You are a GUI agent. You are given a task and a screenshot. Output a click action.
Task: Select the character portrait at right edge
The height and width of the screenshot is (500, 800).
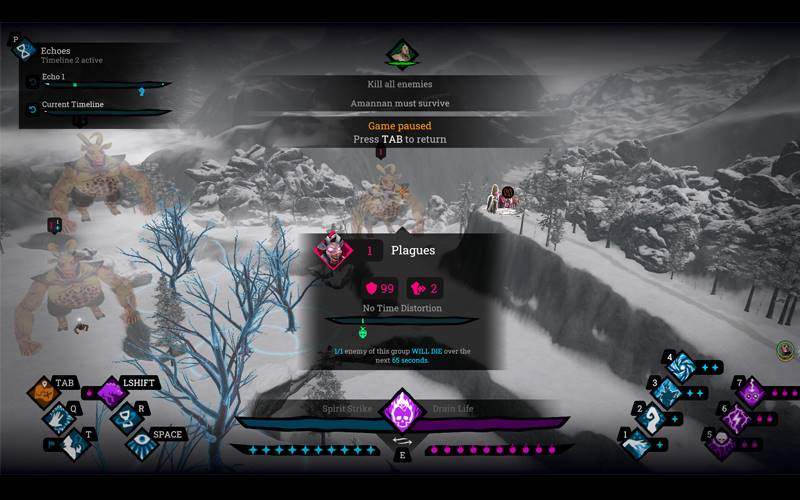[786, 350]
